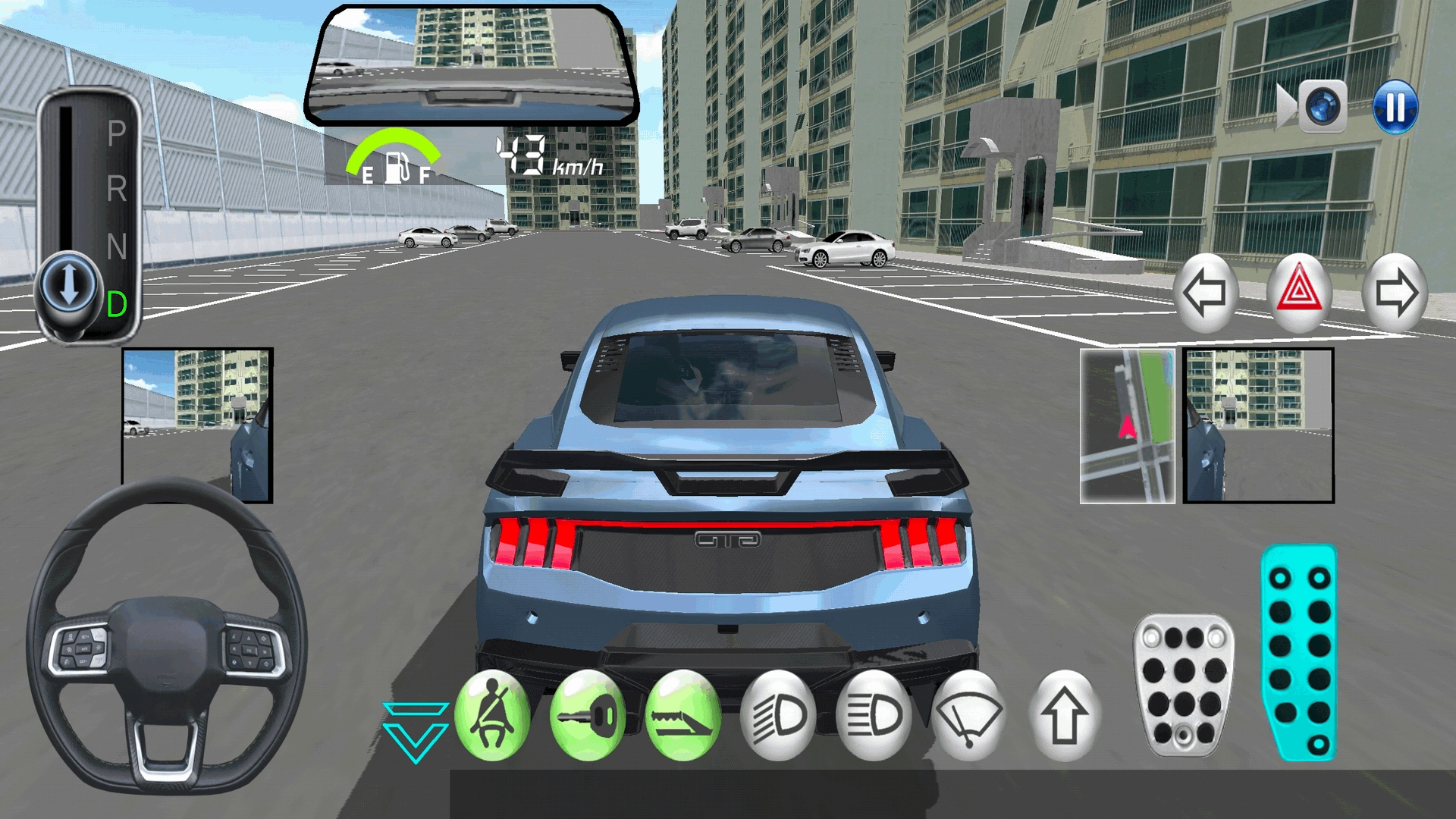Tap the left side mirror view

[x=197, y=425]
